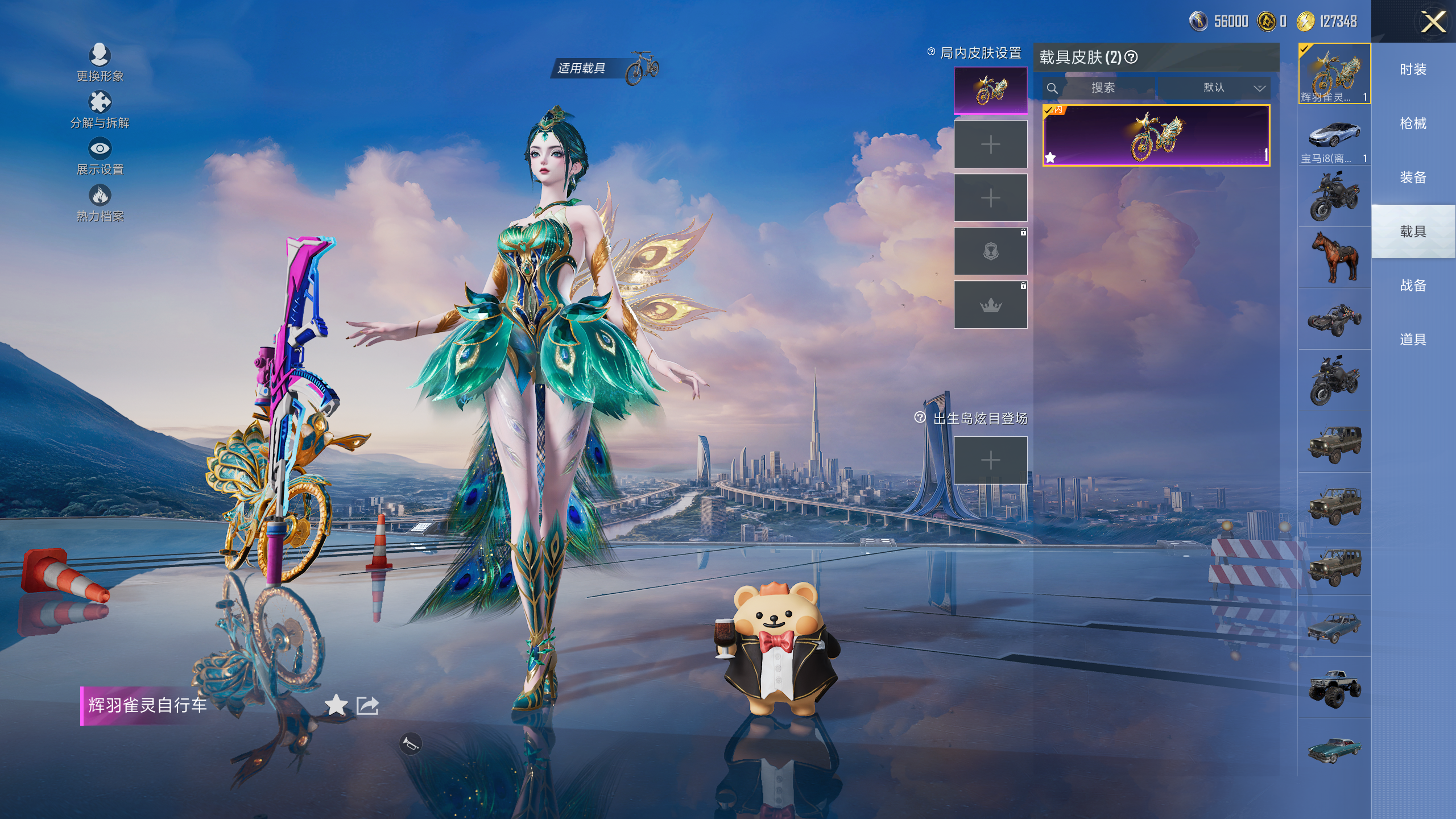Open the 热力档案 flame icon
Image resolution: width=1456 pixels, height=819 pixels.
100,202
